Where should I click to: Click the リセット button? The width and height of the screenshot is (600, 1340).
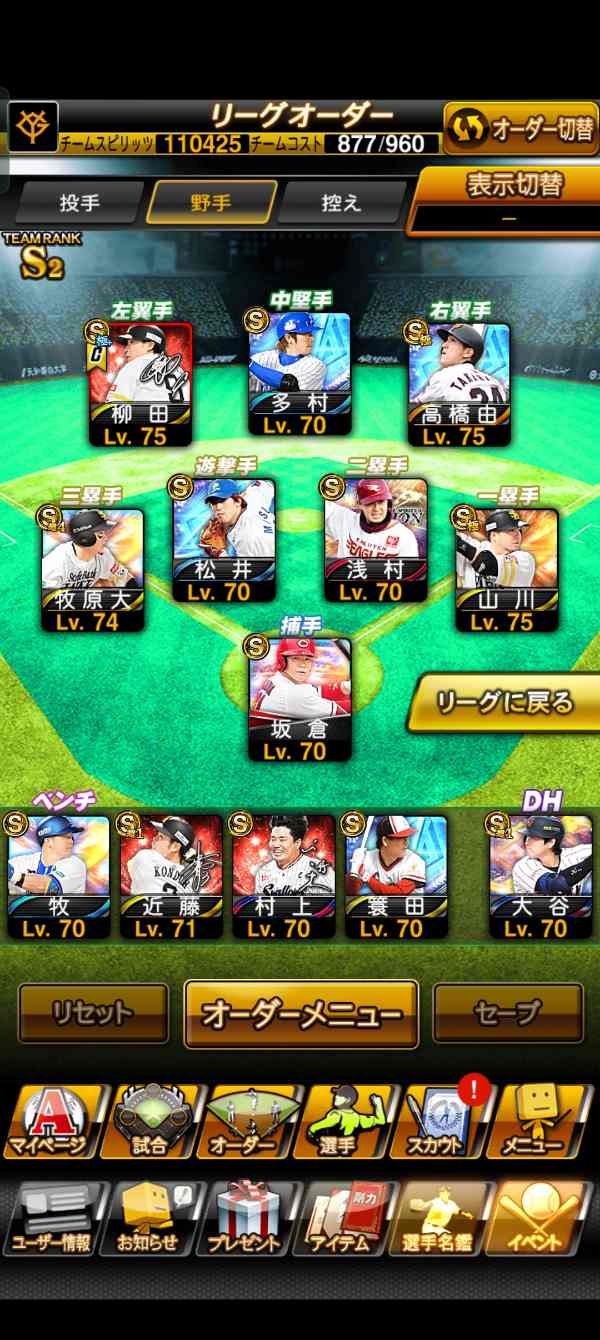coord(93,1013)
